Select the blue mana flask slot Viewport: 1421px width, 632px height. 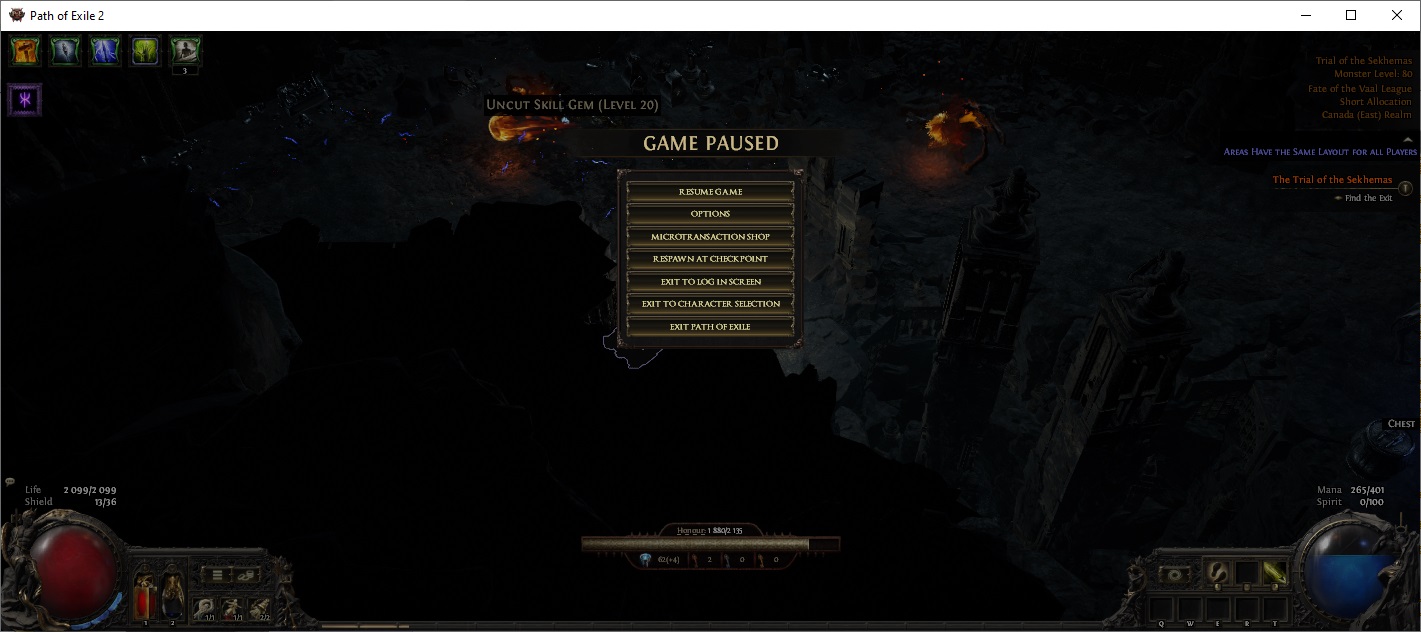click(x=172, y=593)
